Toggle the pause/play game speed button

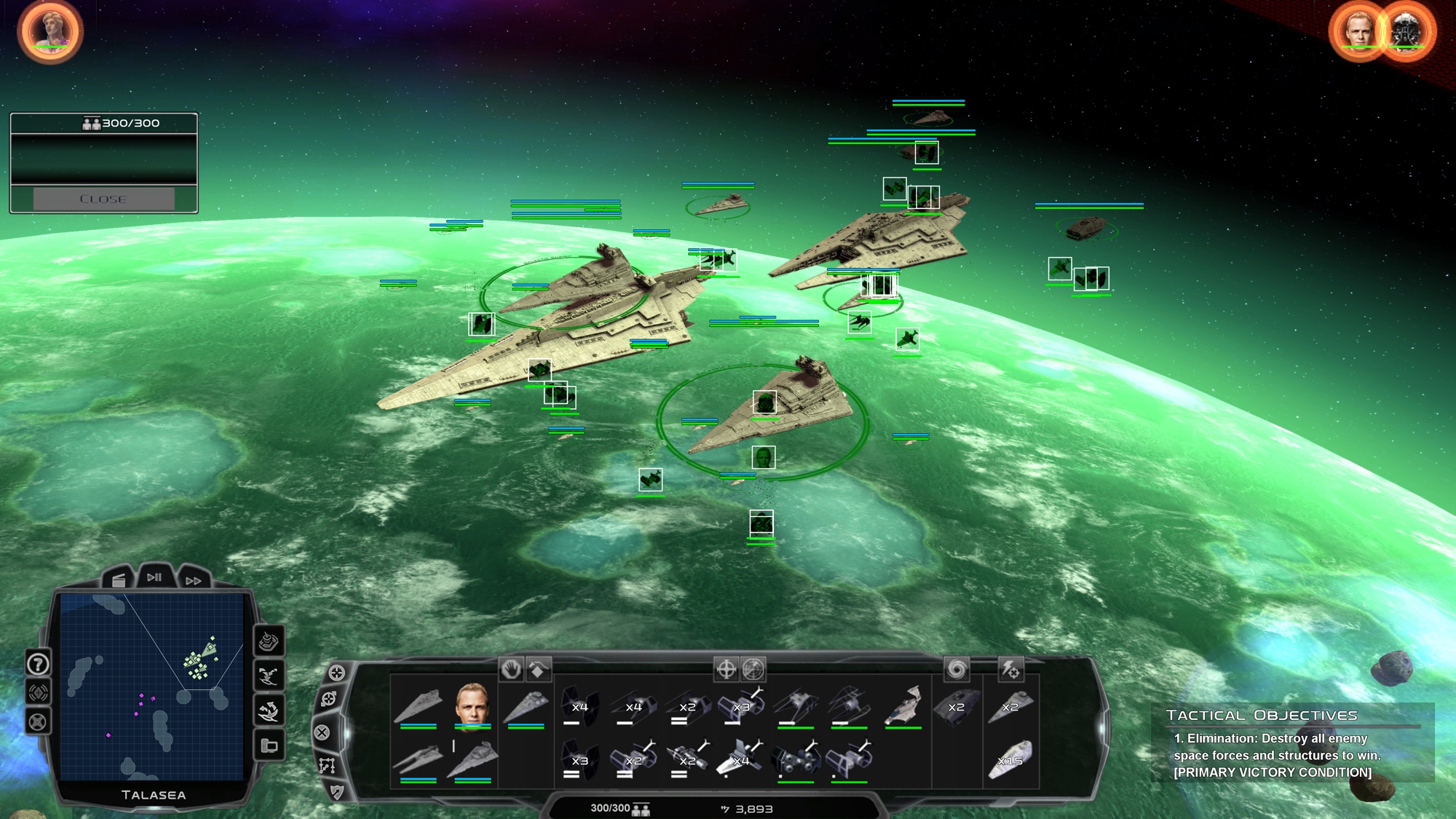pos(154,577)
